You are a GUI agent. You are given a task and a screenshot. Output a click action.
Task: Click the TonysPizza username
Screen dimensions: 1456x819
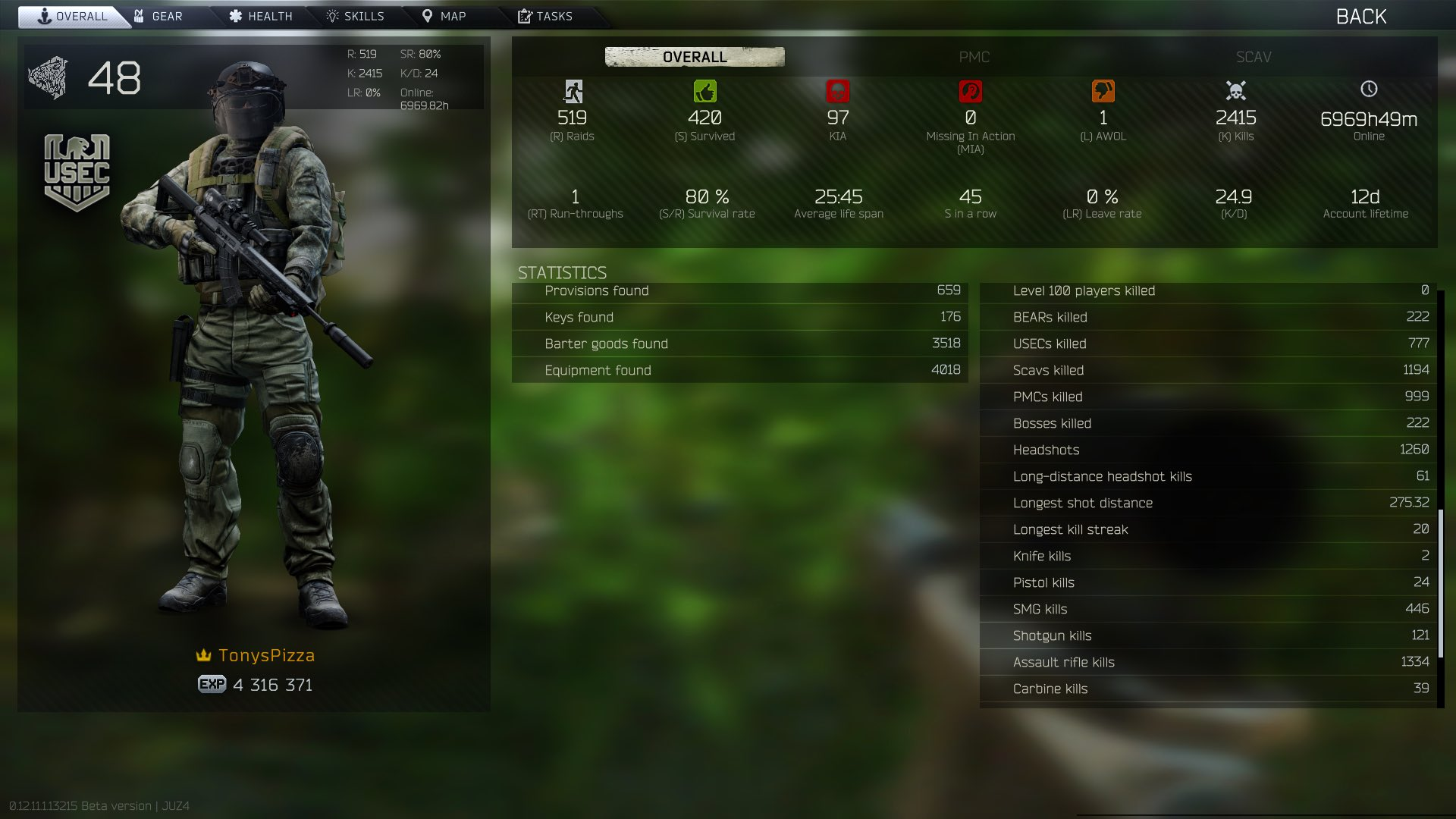click(267, 655)
